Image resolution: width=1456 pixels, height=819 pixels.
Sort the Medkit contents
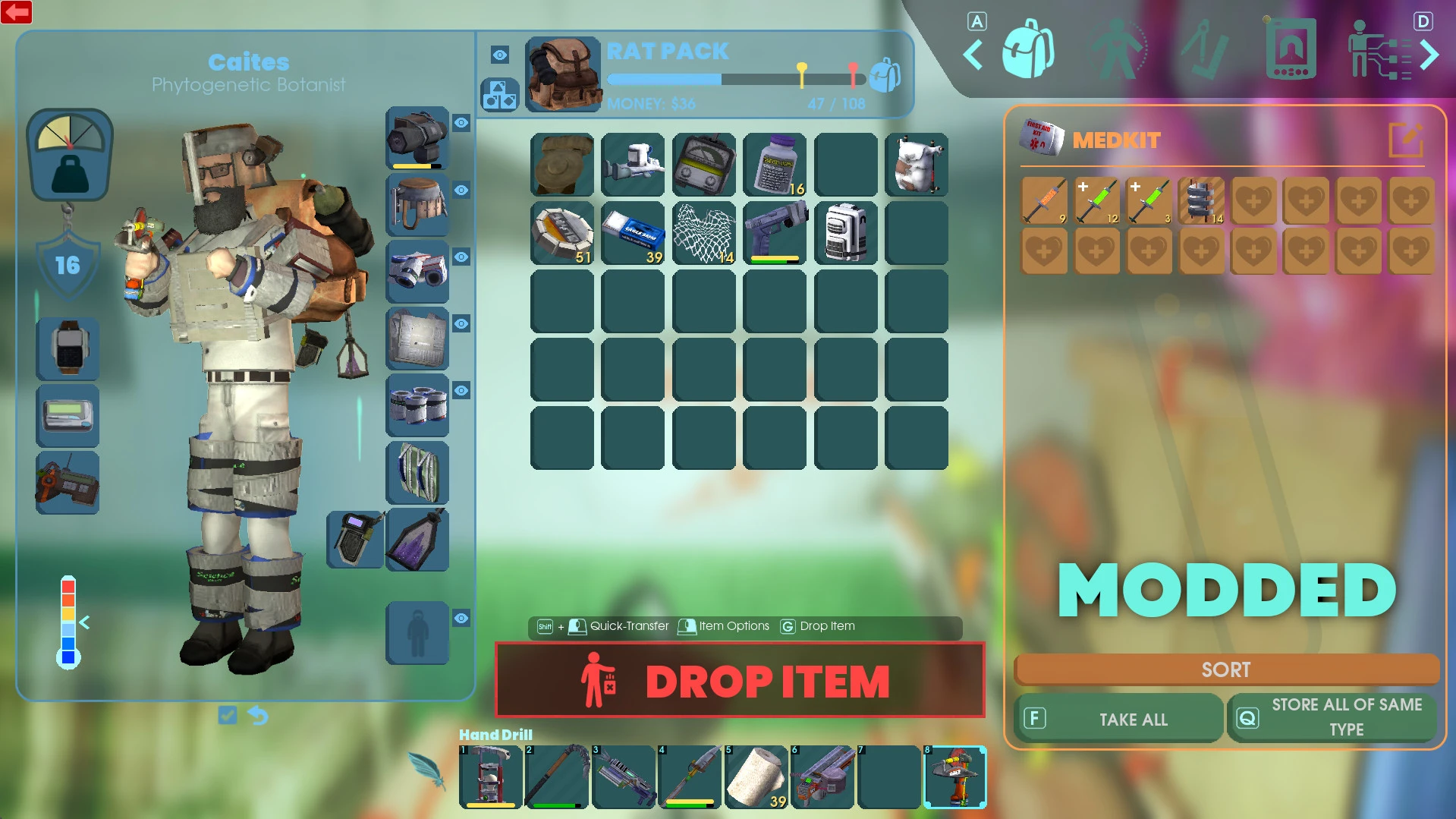(1225, 669)
